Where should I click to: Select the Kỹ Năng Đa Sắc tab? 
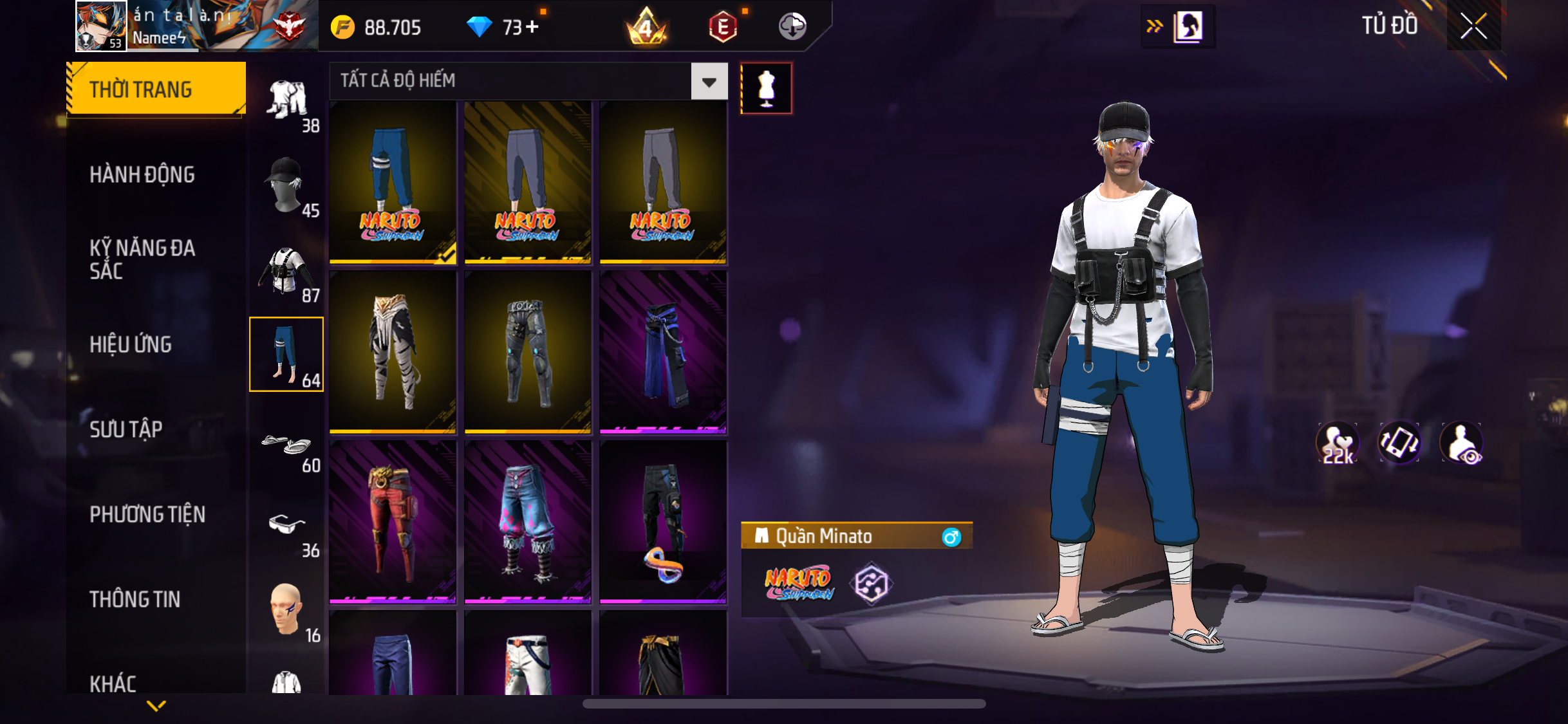[x=142, y=259]
